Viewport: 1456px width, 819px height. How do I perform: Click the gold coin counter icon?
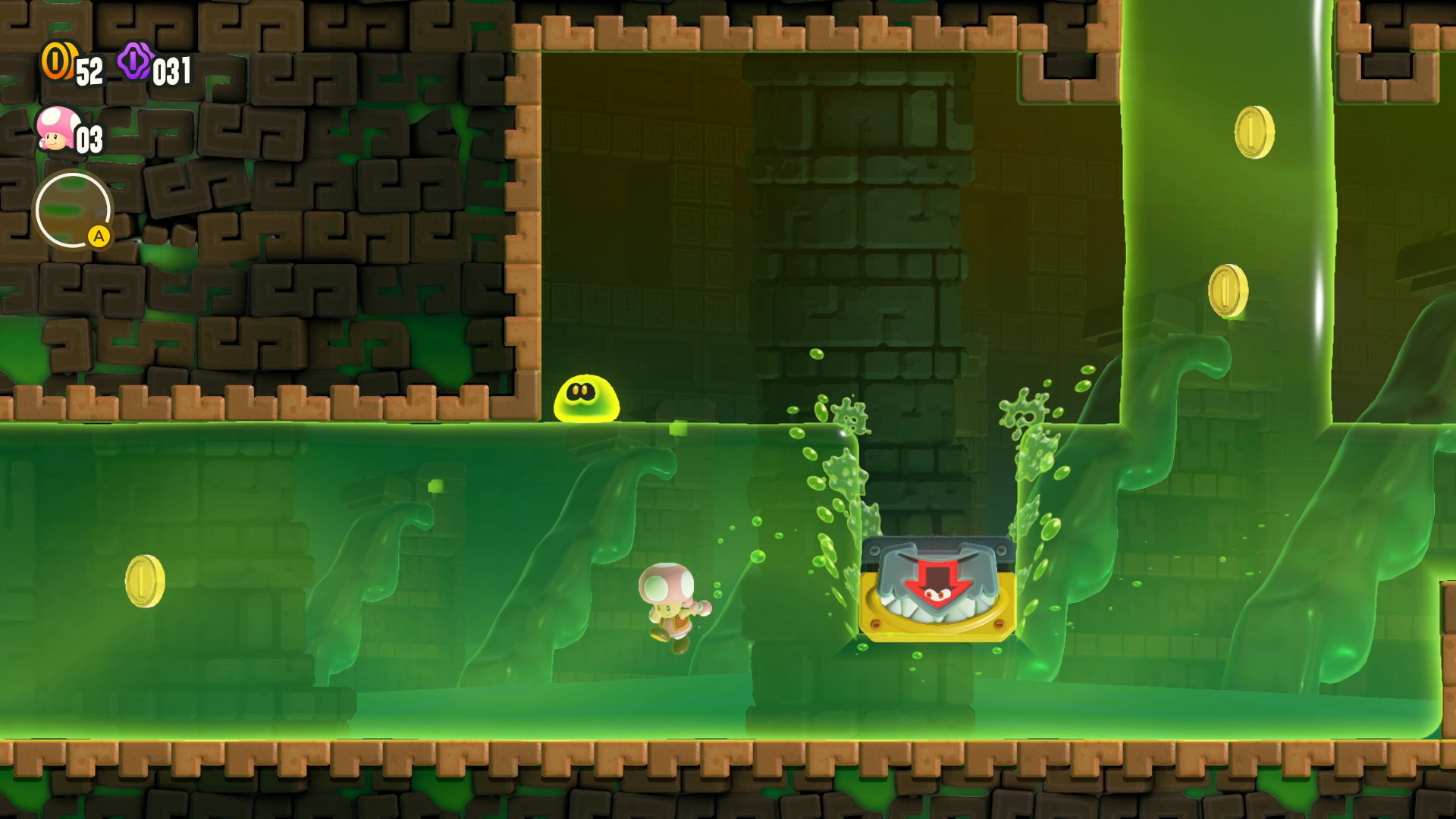click(58, 61)
